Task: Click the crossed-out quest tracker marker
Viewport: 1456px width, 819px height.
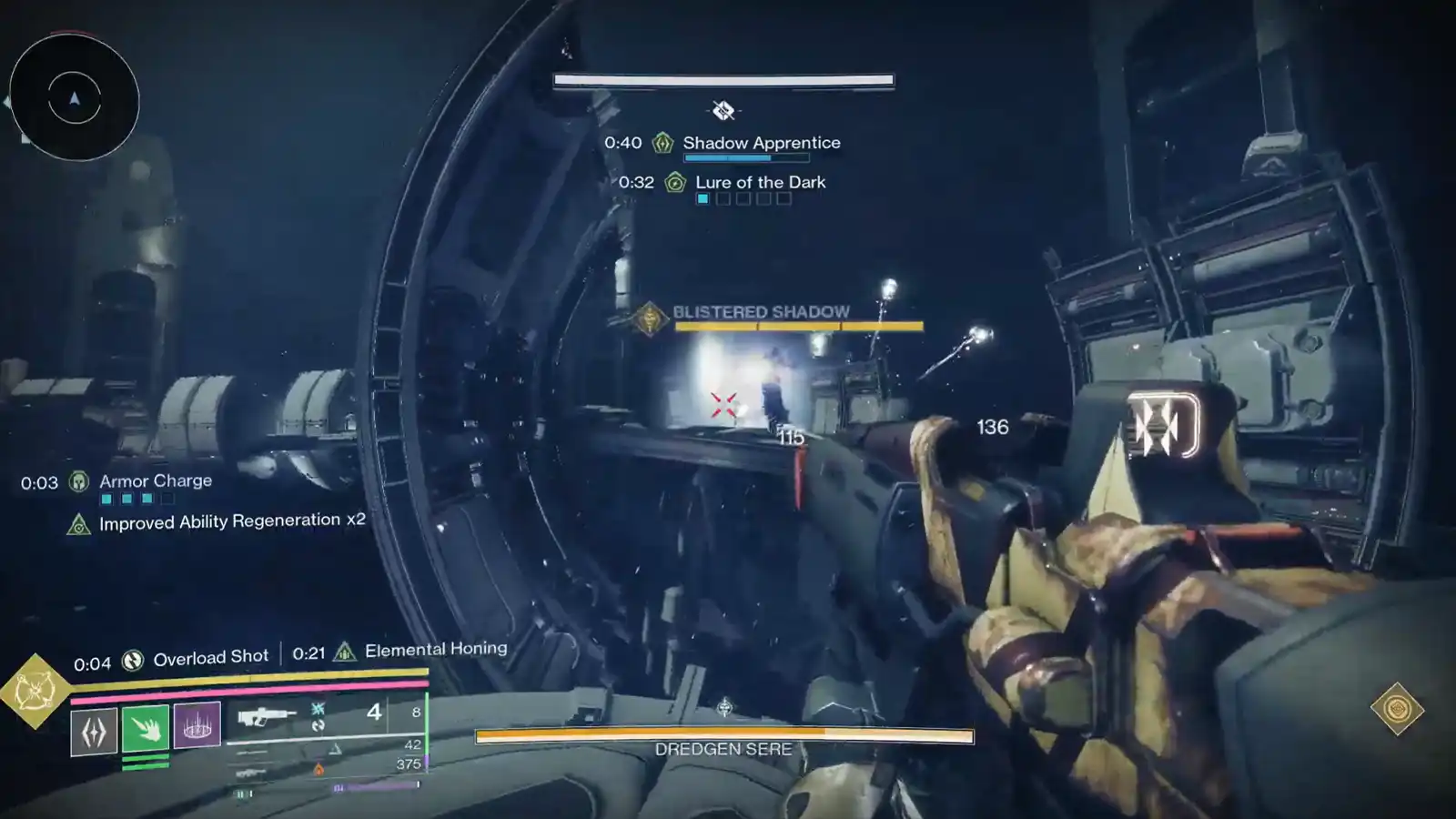Action: pos(723,111)
